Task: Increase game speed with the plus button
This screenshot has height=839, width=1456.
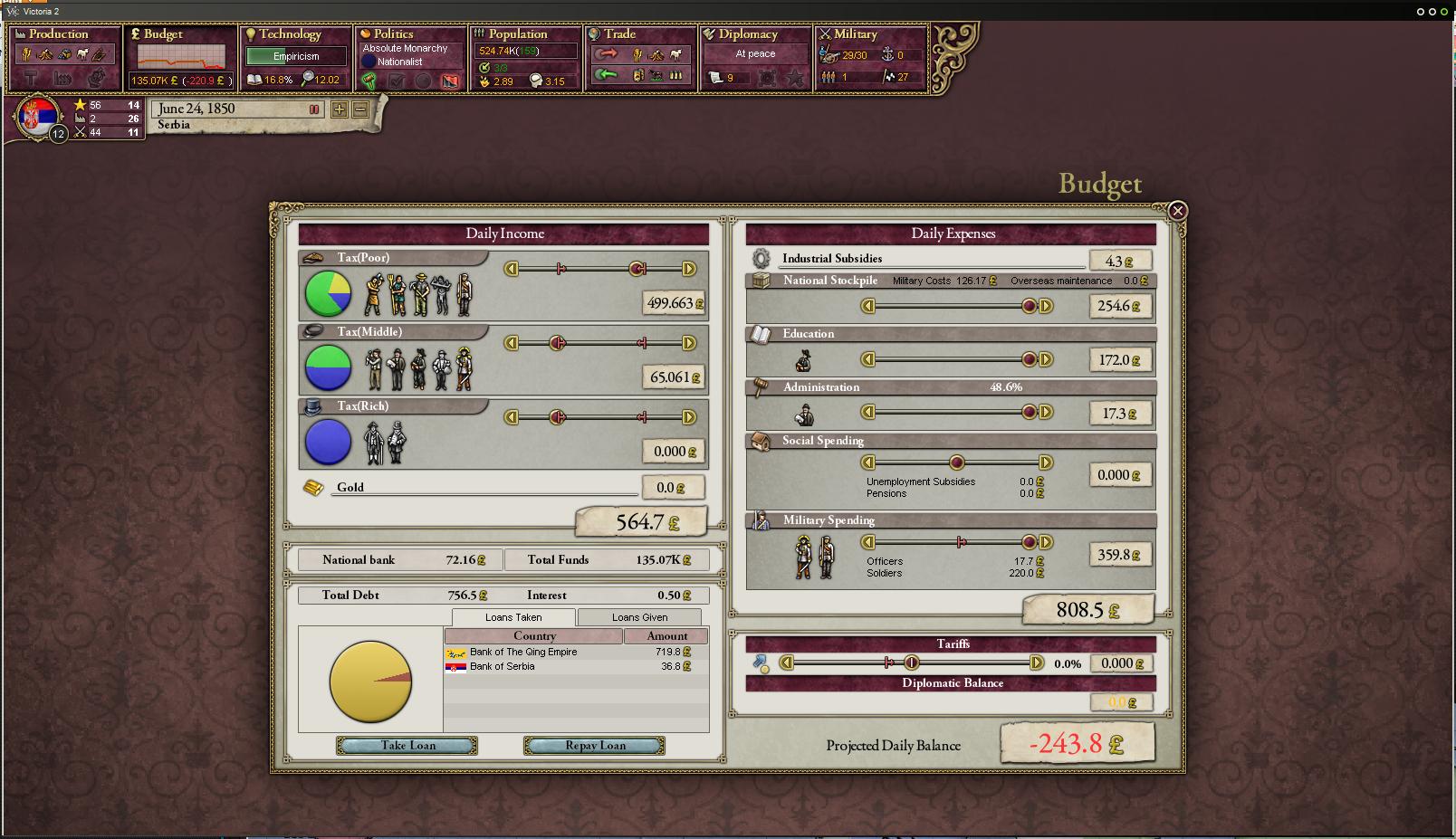Action: point(339,110)
